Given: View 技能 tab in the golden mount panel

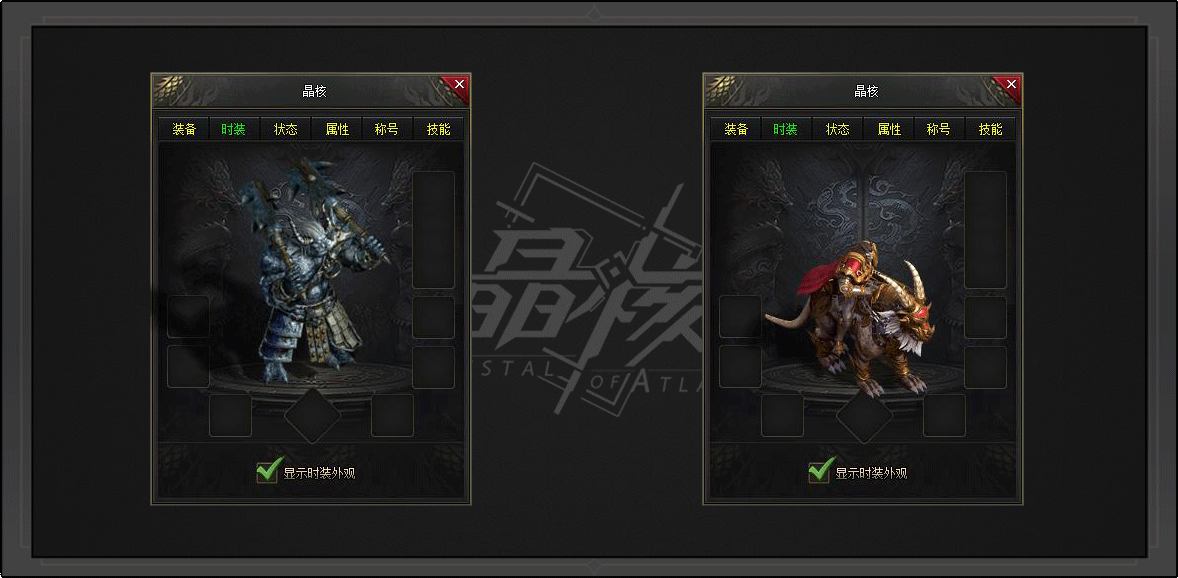Looking at the screenshot, I should point(990,130).
